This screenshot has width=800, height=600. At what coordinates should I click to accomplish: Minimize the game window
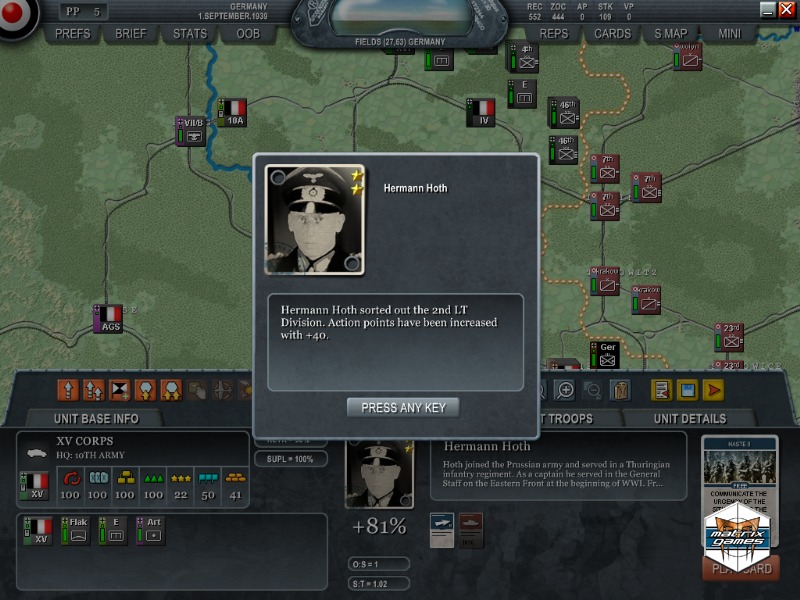(x=768, y=9)
